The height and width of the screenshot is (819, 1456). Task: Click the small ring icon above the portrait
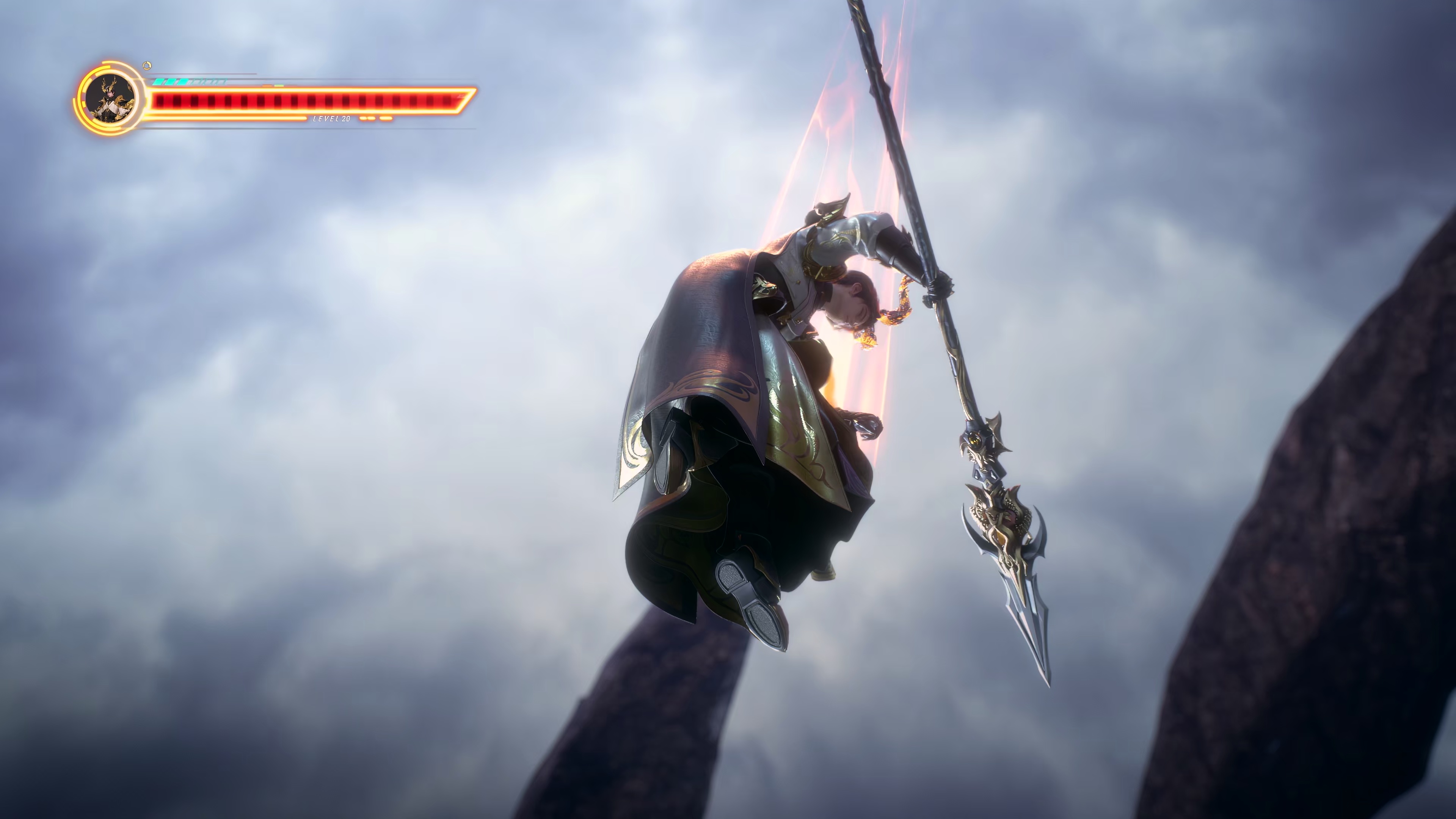(x=147, y=66)
